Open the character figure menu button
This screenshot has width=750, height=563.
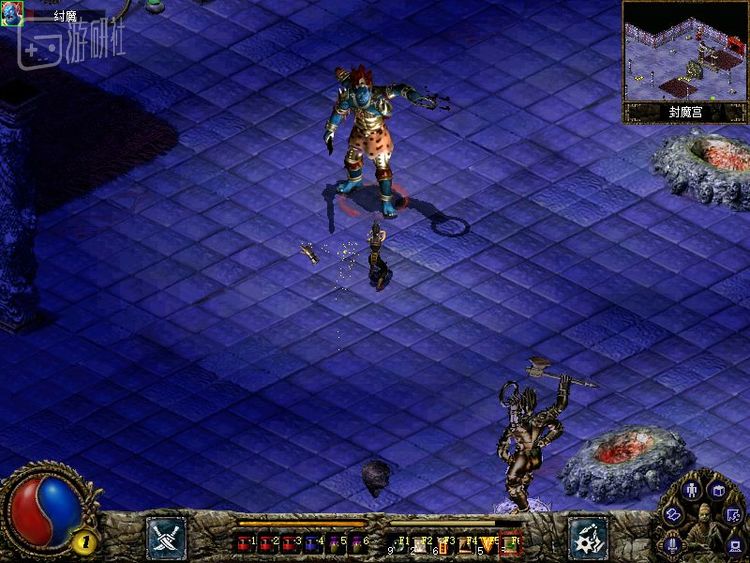691,491
